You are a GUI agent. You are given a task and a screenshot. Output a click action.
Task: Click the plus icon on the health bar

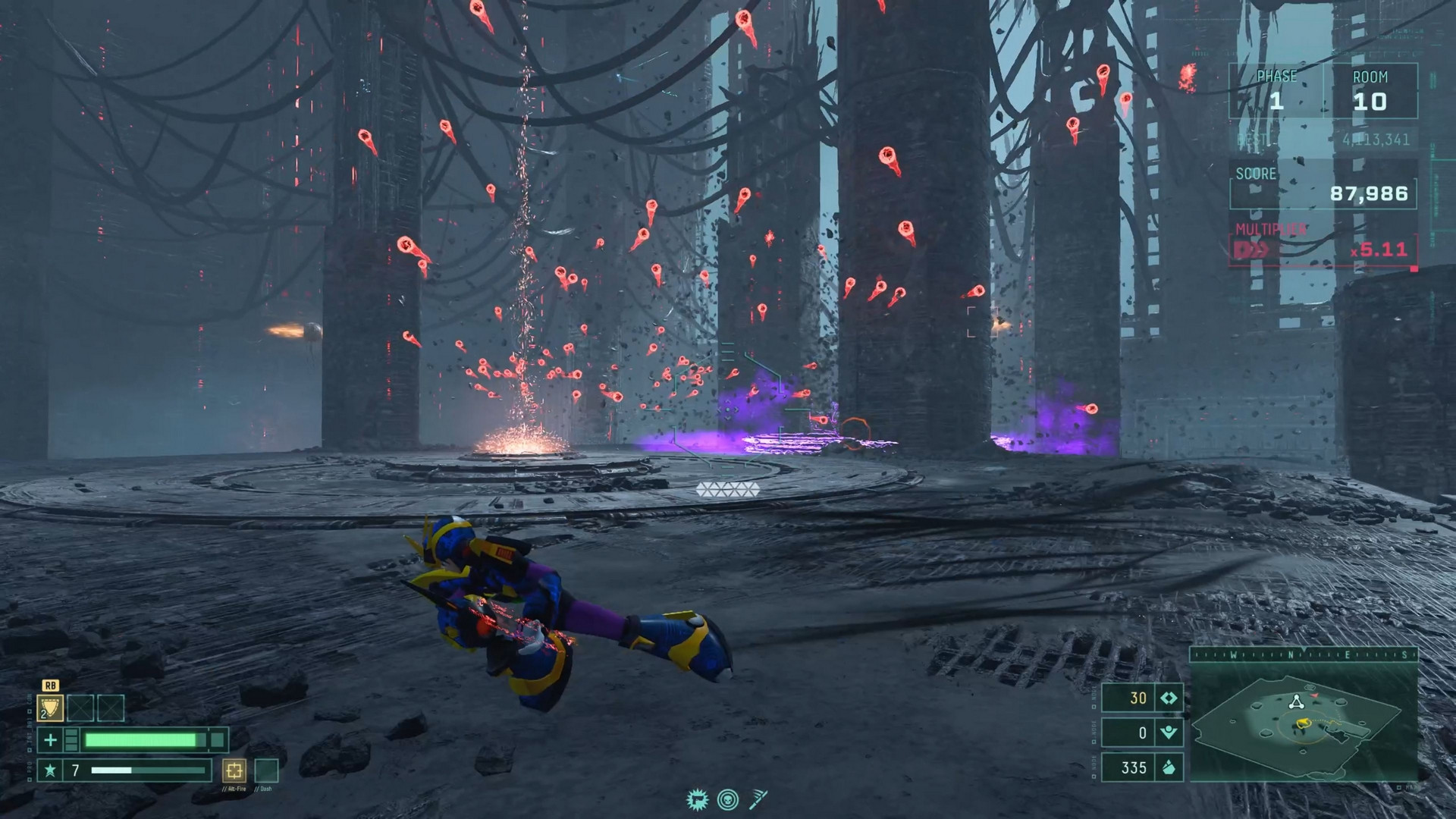[x=51, y=741]
